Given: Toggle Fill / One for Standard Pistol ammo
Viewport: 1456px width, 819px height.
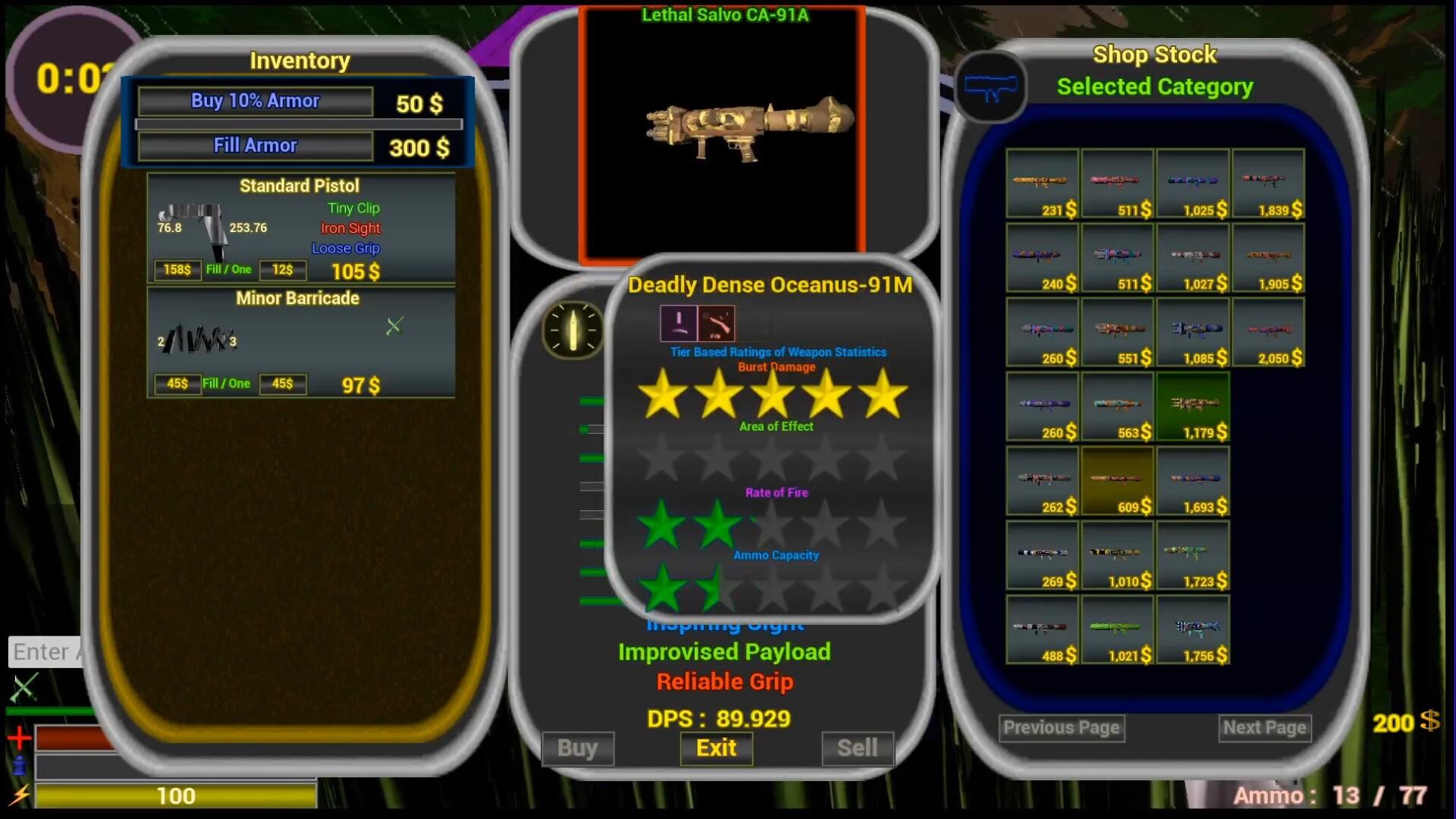Looking at the screenshot, I should pyautogui.click(x=227, y=270).
